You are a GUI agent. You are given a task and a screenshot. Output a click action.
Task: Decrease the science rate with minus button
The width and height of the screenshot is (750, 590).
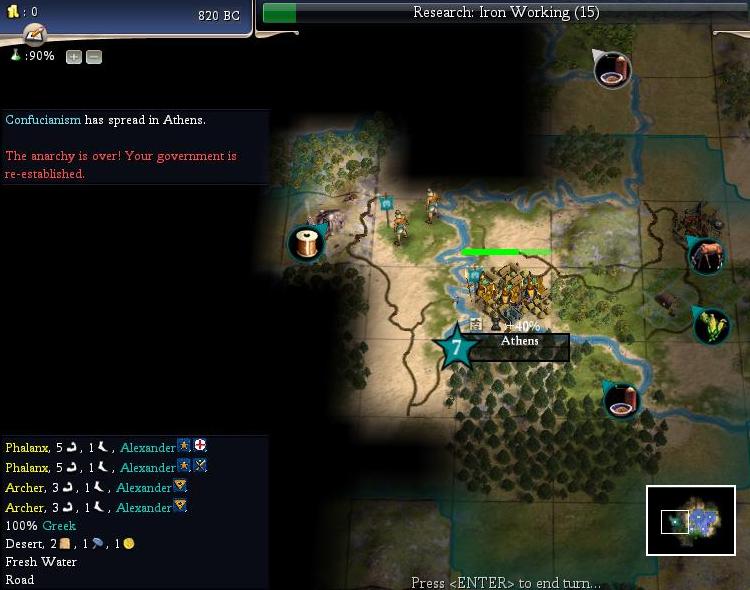(x=93, y=57)
